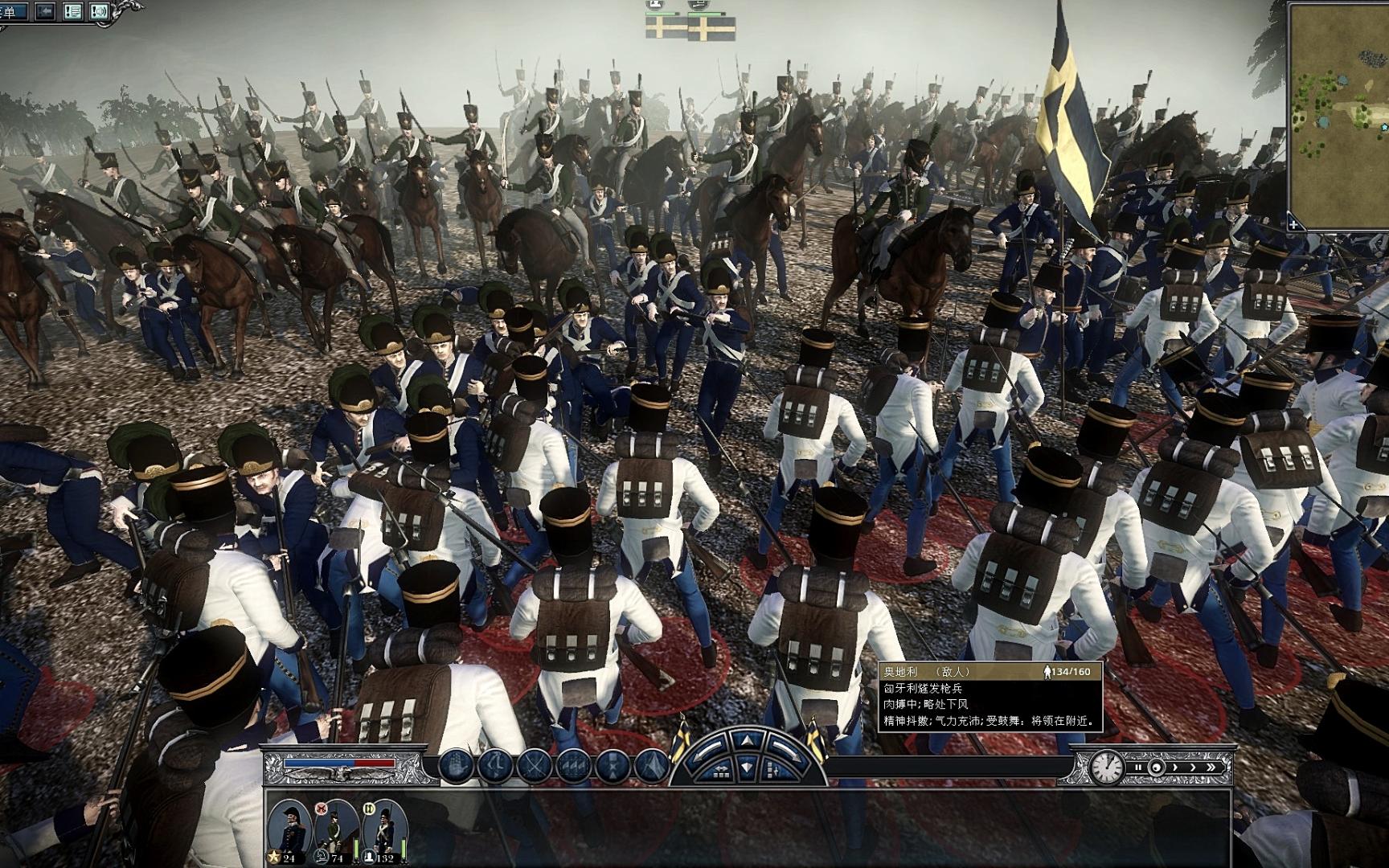
Task: Select the cavalry unit card showing 74
Action: click(336, 829)
